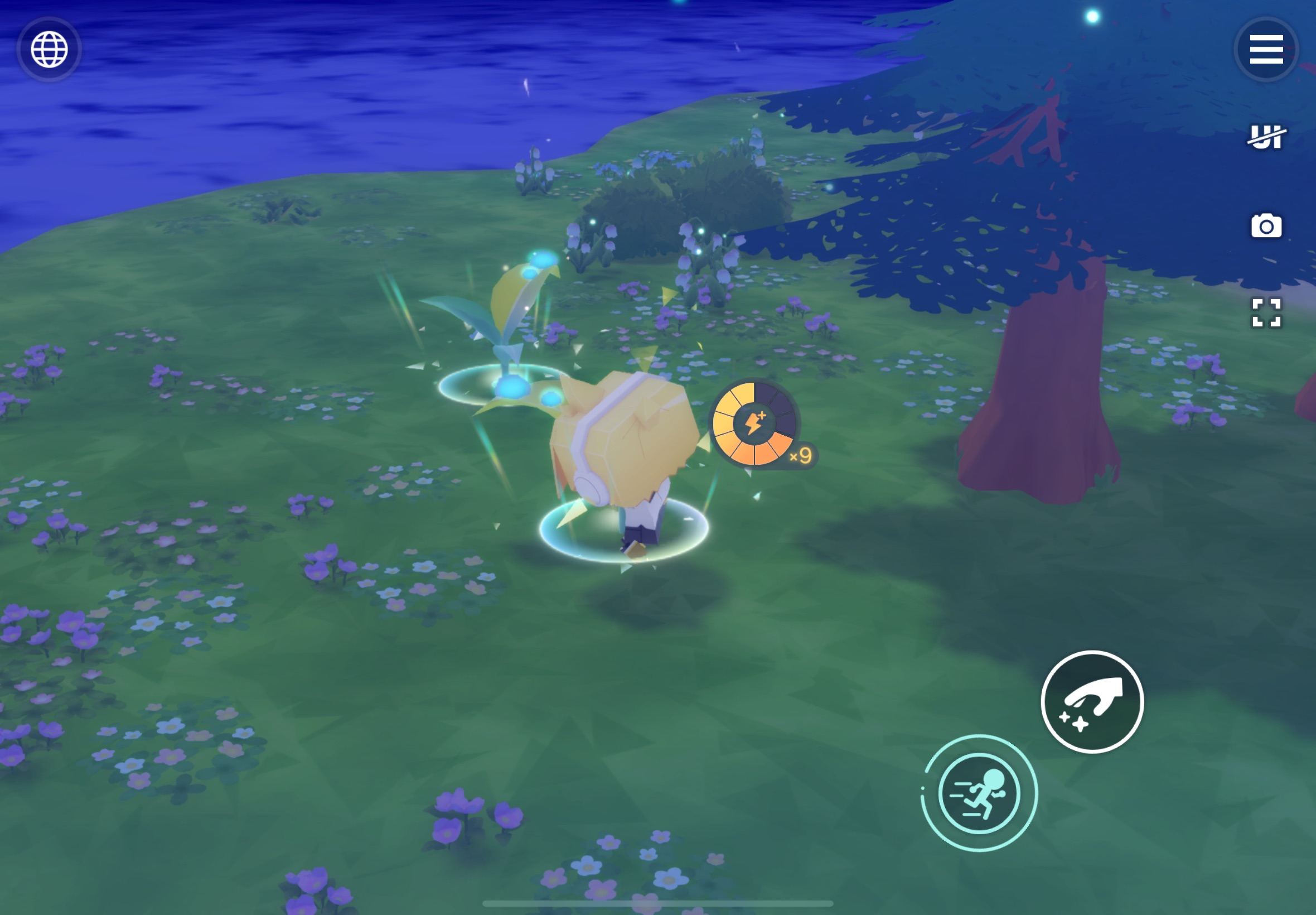The height and width of the screenshot is (915, 1316).
Task: Open the camera photo mode
Action: (x=1266, y=226)
